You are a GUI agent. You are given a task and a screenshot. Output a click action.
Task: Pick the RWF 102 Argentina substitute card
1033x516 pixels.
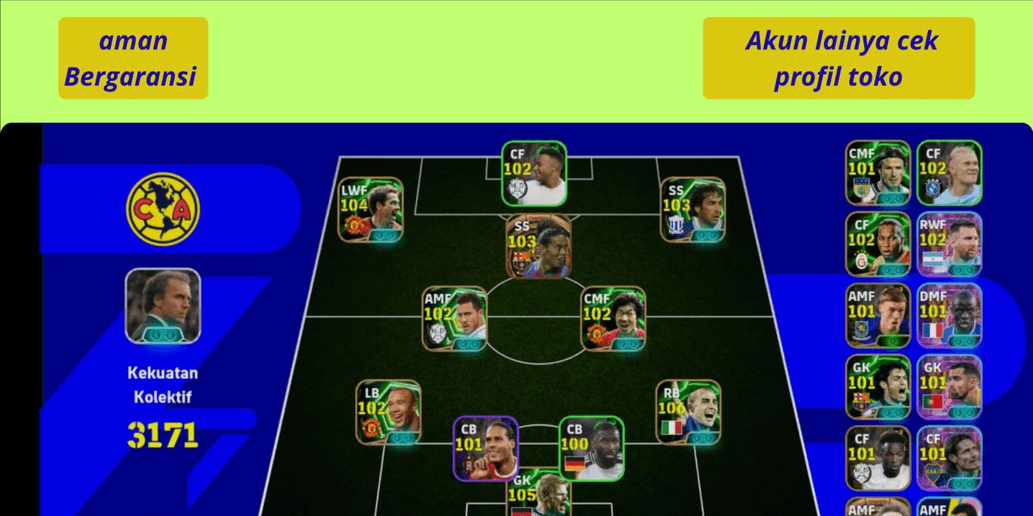tap(949, 245)
